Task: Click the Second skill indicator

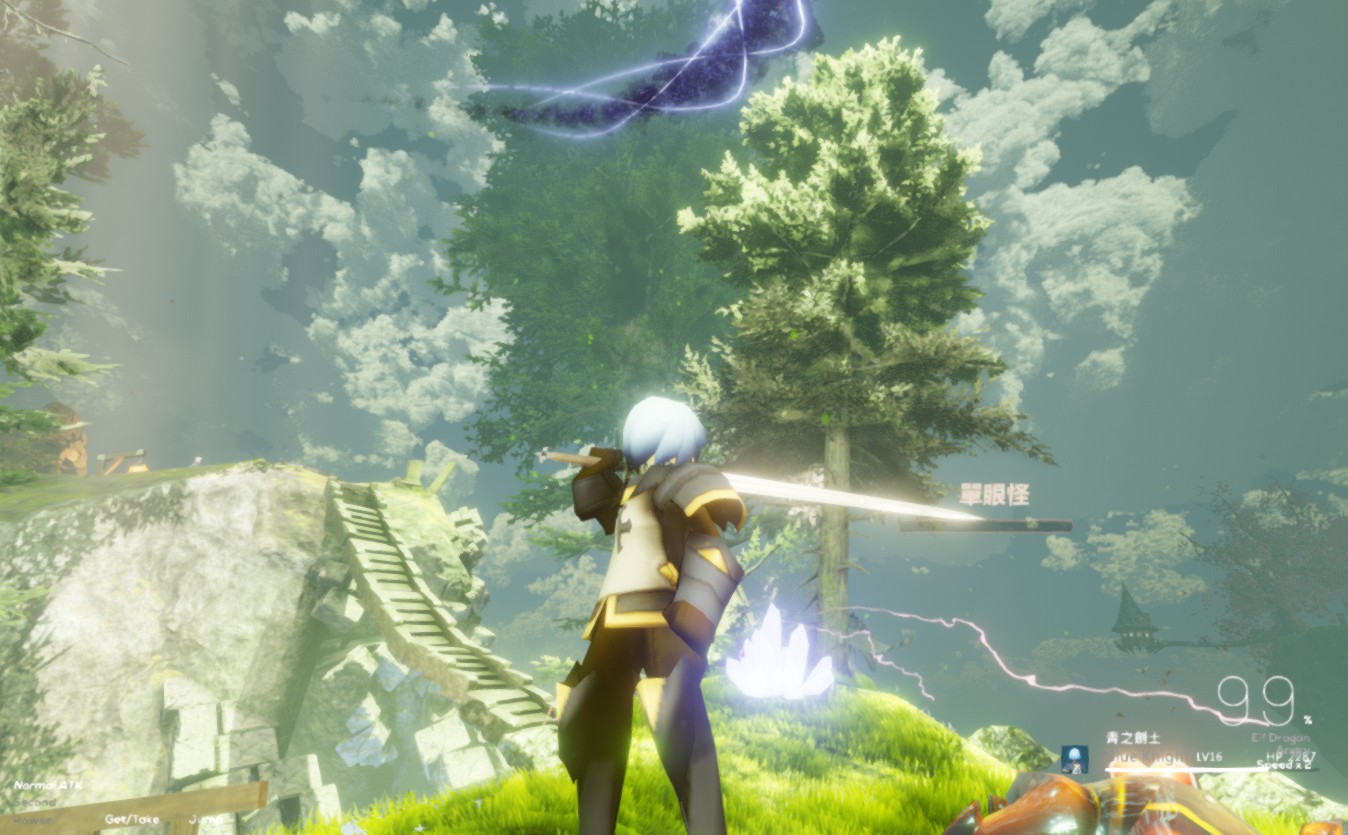Action: (35, 802)
